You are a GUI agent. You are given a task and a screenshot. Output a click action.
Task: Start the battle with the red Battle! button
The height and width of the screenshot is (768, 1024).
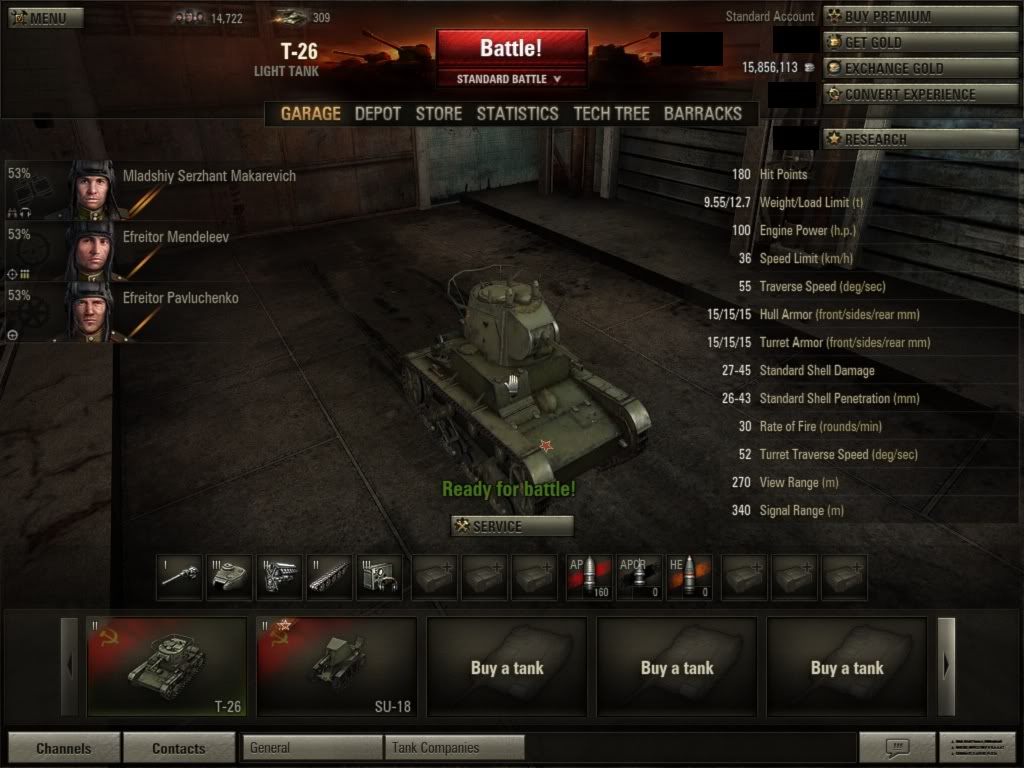click(511, 48)
